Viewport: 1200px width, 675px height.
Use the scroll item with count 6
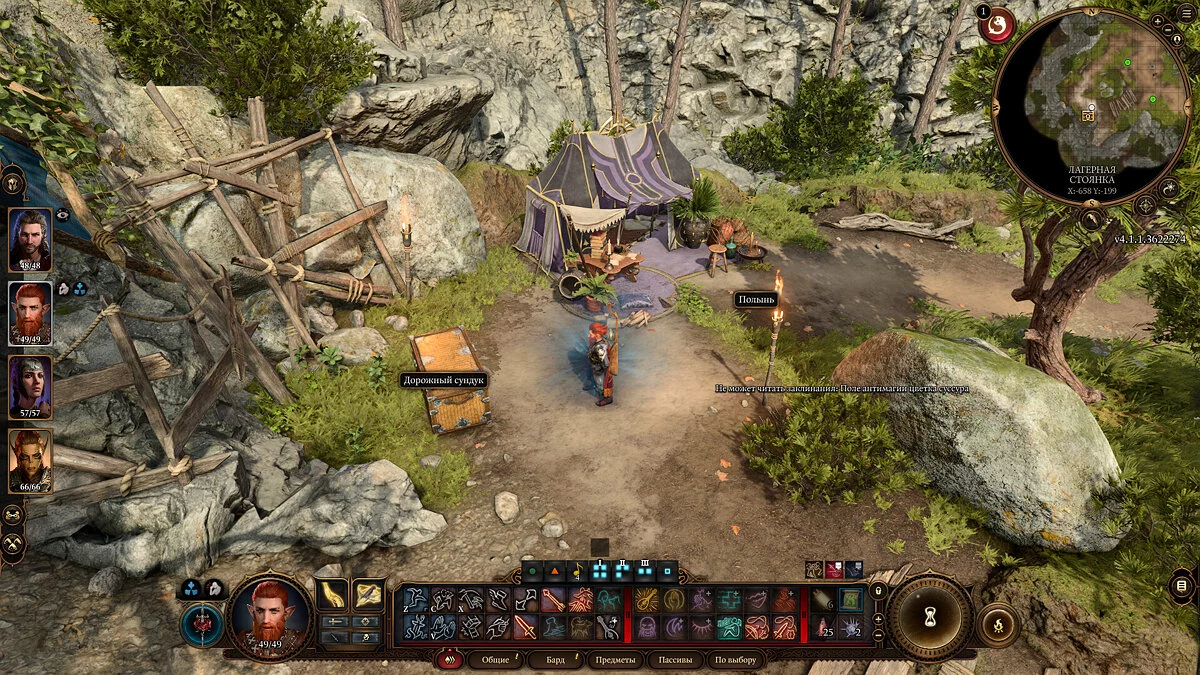[x=823, y=600]
